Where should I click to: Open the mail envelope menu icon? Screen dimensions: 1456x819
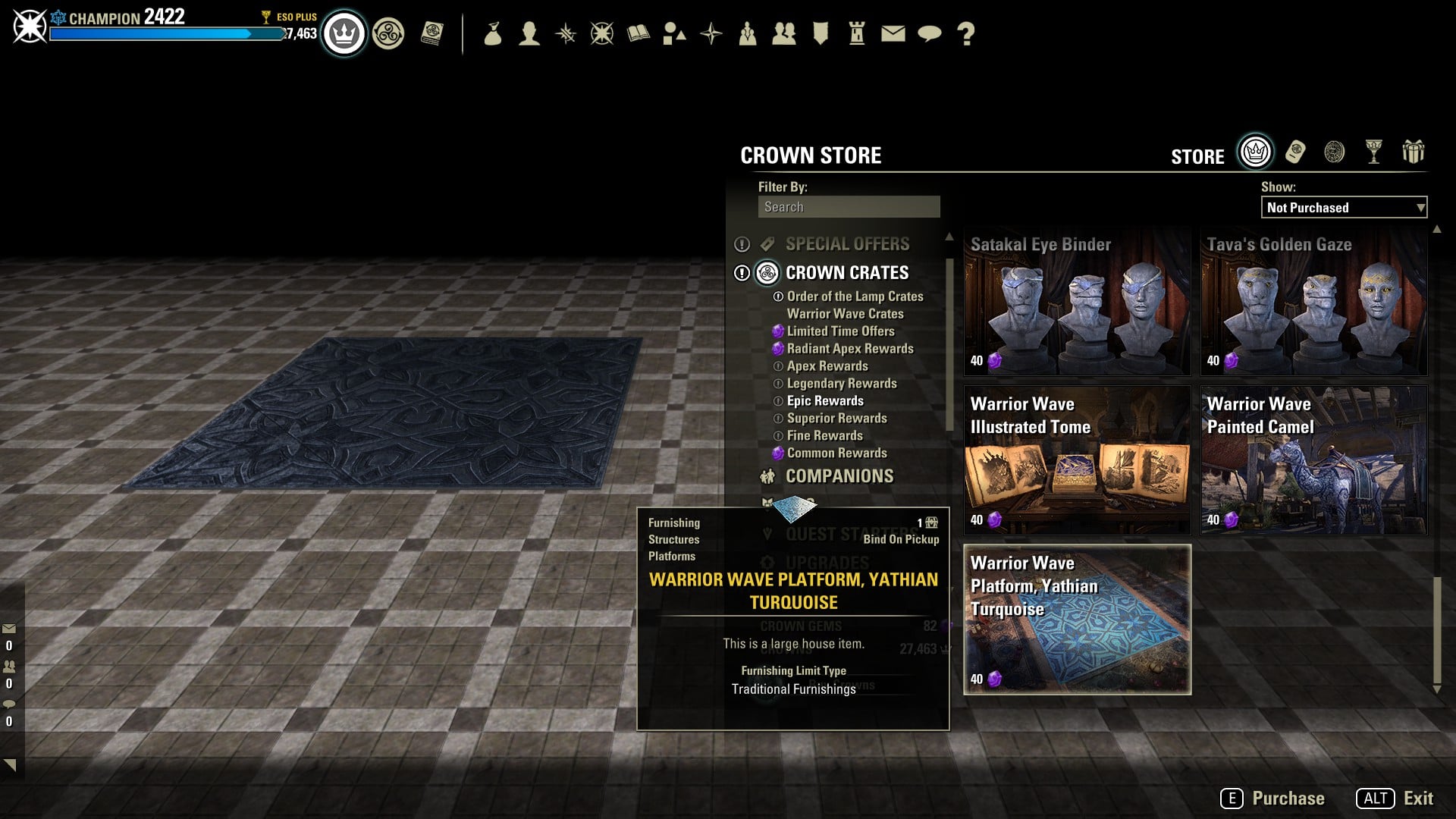tap(893, 33)
